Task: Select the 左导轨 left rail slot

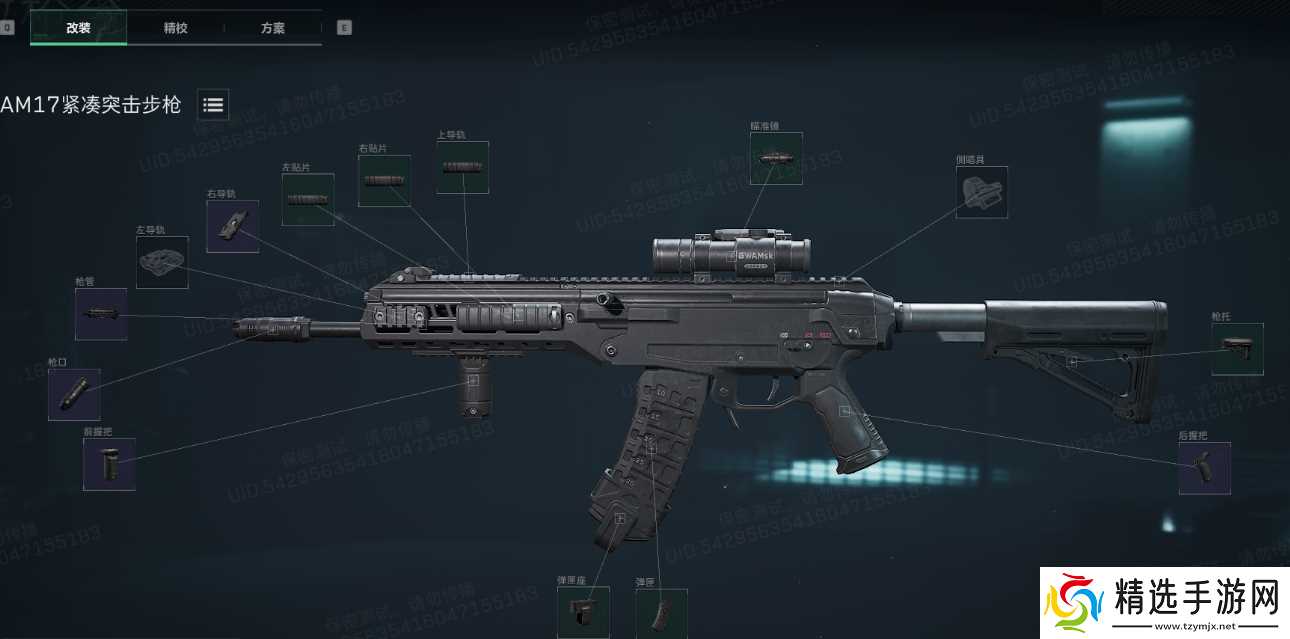Action: (162, 263)
